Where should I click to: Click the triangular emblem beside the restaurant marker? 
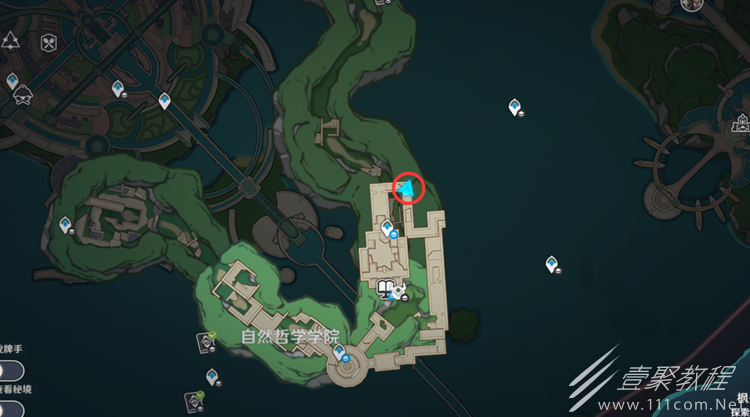pos(11,41)
